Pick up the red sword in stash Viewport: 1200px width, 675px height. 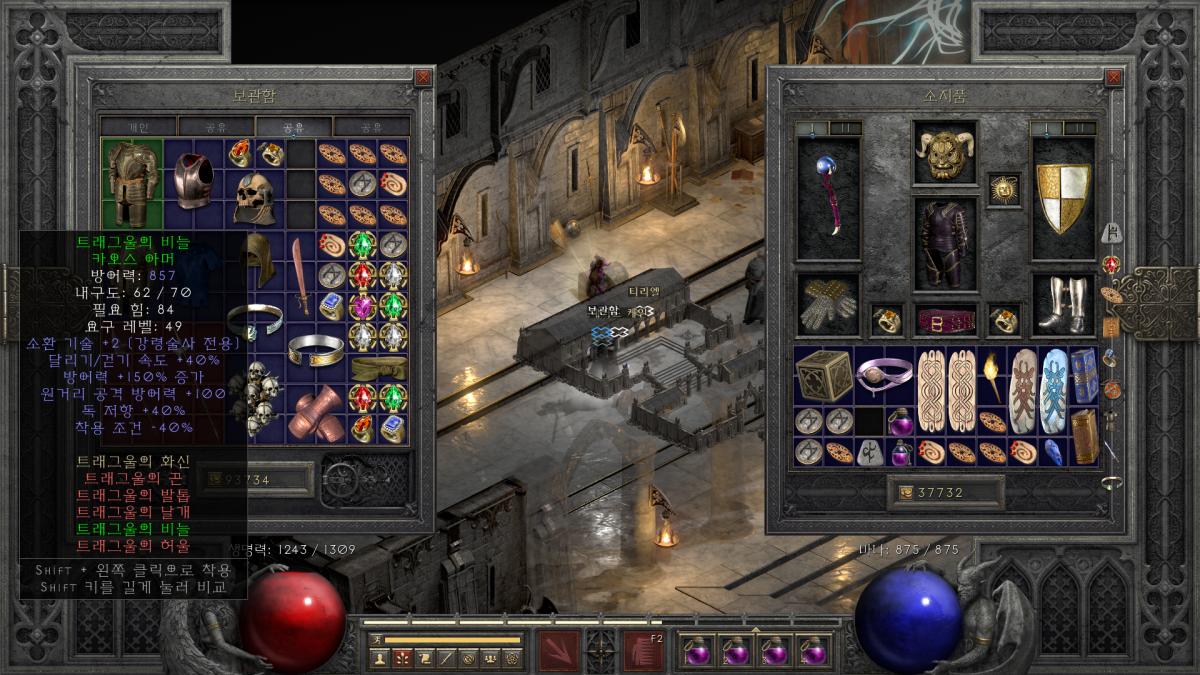point(301,275)
